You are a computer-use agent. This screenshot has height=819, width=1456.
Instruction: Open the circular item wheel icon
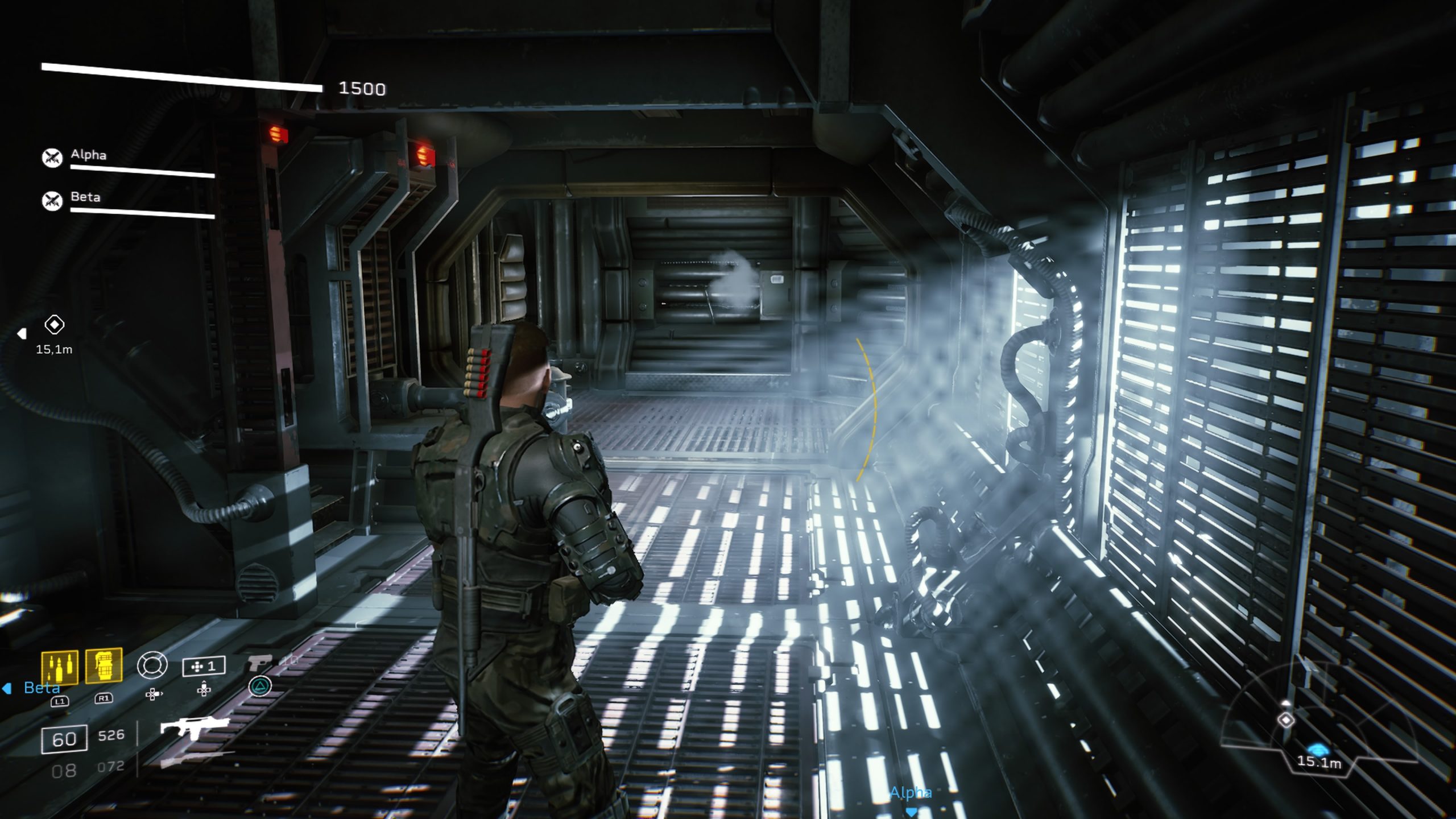click(152, 665)
